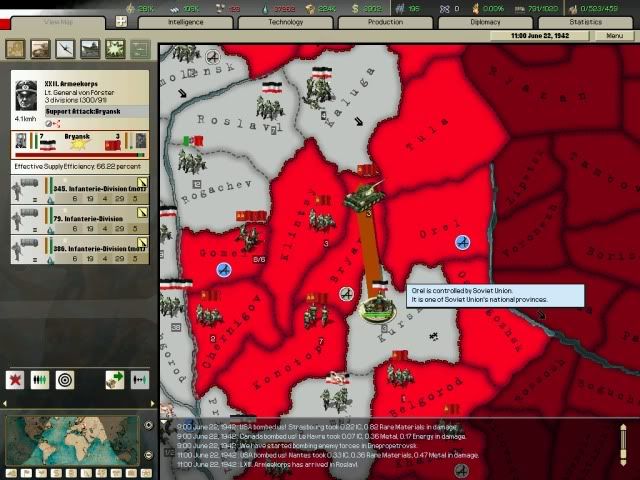Open the Production tab
Screen dimensions: 640x480
click(x=384, y=21)
